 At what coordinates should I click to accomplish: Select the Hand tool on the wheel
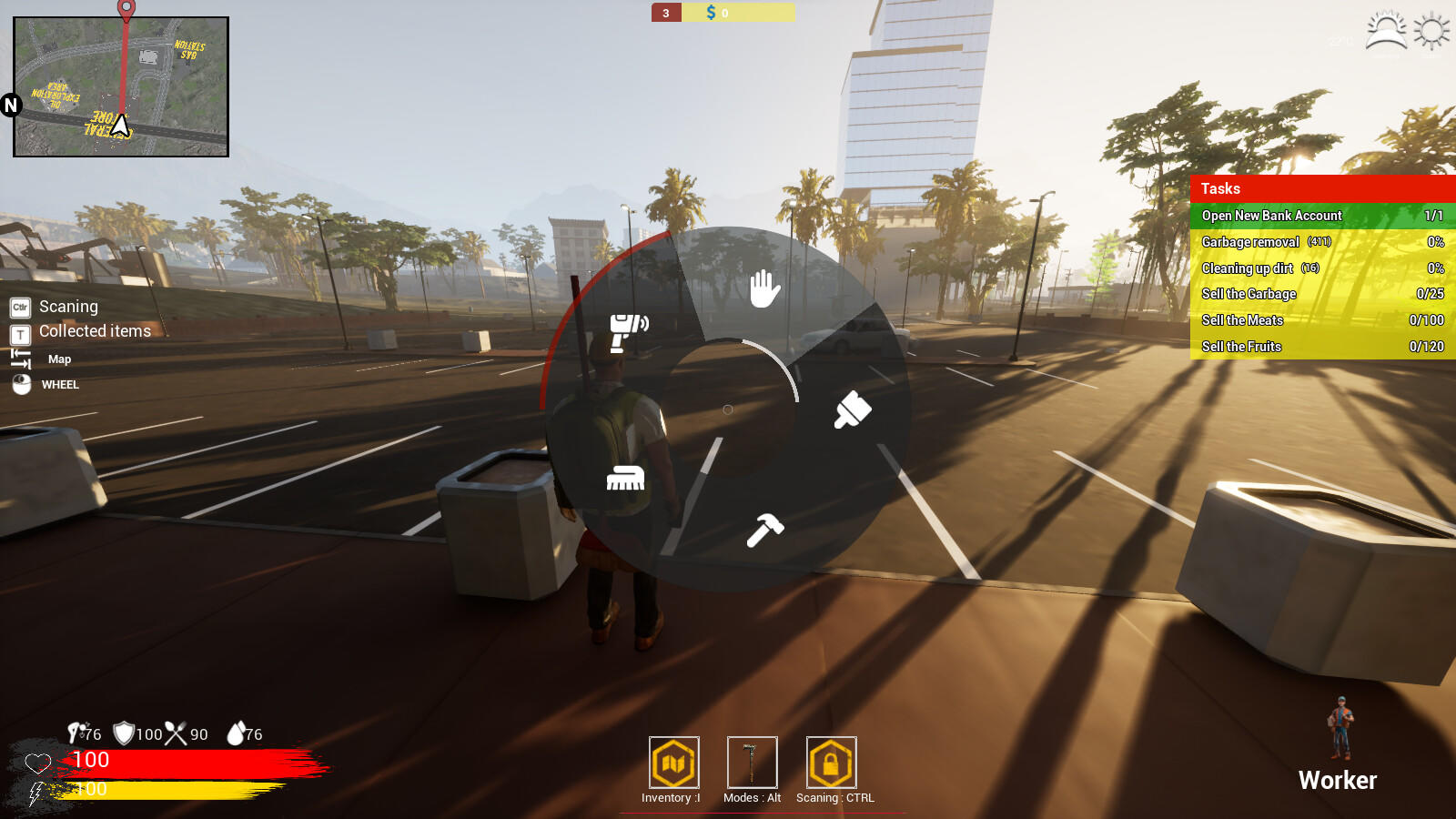pos(763,289)
